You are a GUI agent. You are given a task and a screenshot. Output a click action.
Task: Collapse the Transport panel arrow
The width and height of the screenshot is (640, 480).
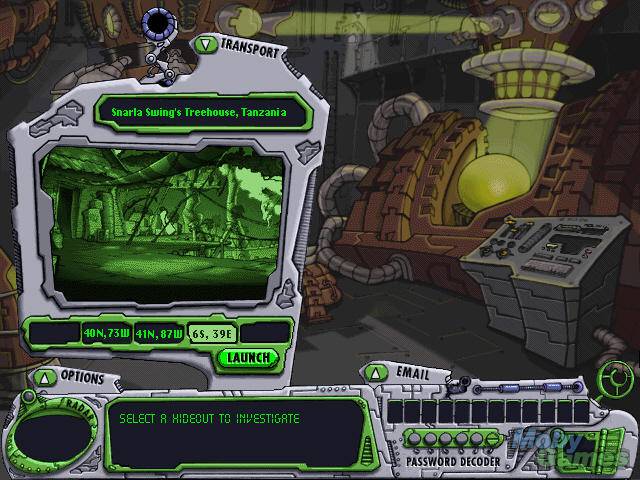[205, 44]
